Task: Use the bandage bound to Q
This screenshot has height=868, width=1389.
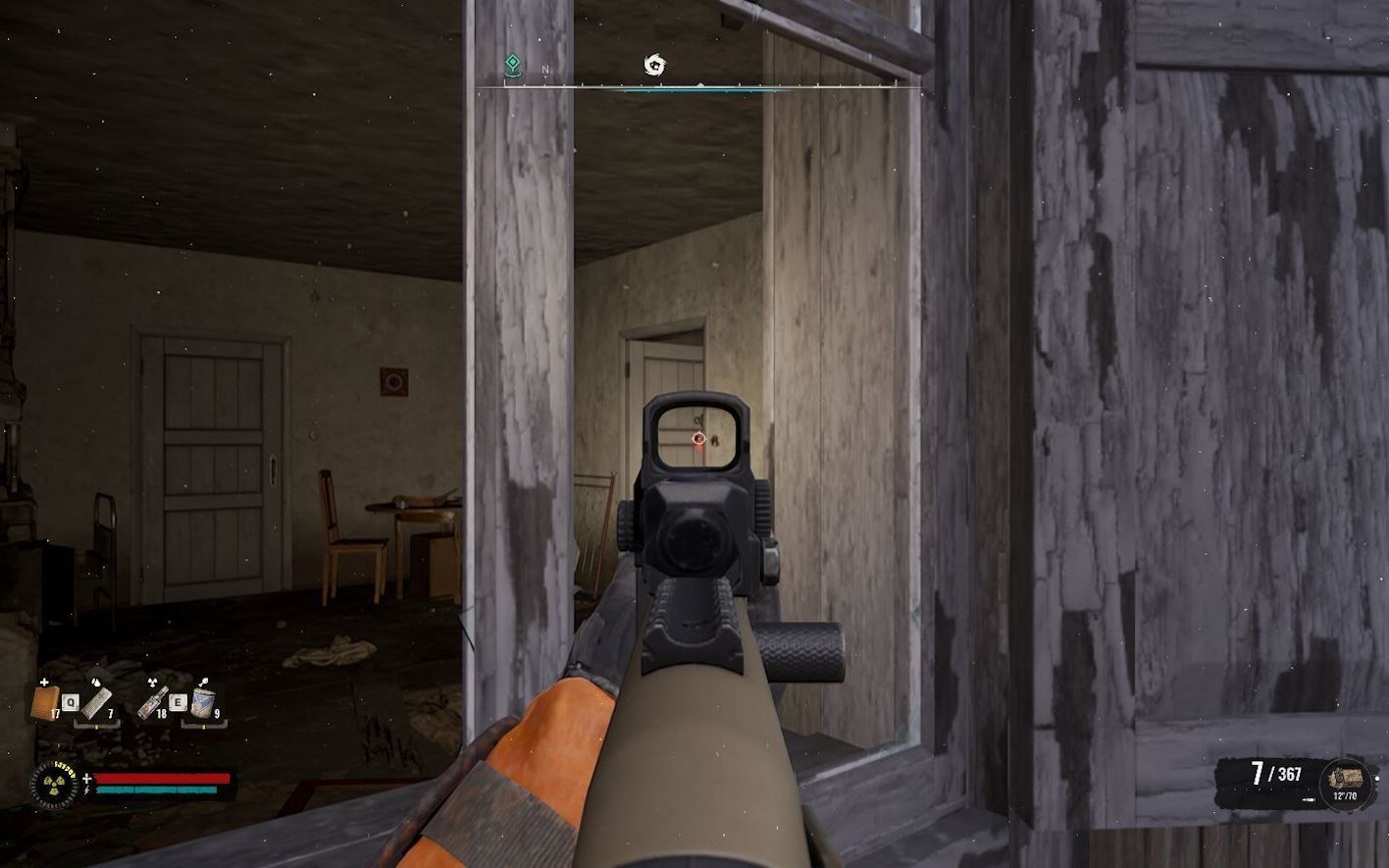Action: point(98,702)
